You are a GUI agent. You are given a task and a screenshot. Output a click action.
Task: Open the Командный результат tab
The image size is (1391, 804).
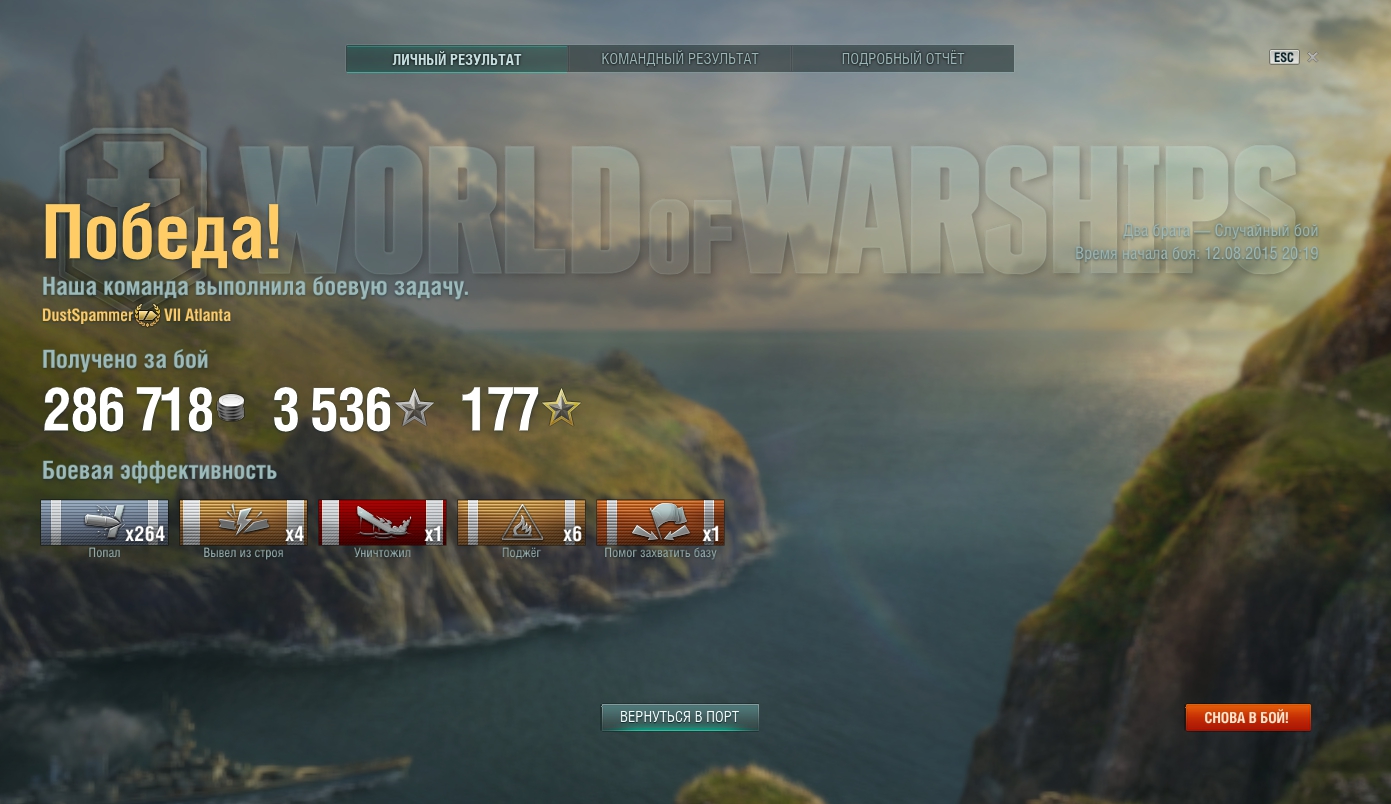point(680,59)
